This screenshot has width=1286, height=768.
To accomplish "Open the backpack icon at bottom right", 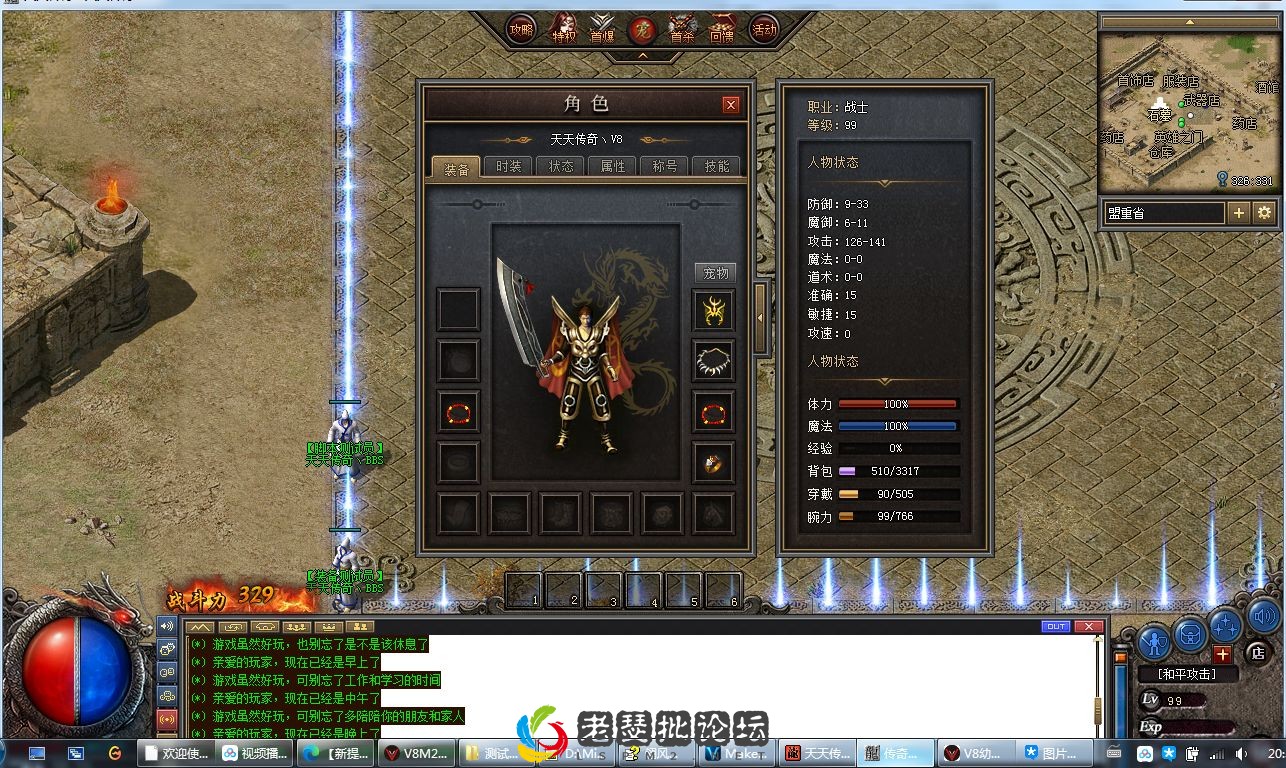I will [1189, 636].
